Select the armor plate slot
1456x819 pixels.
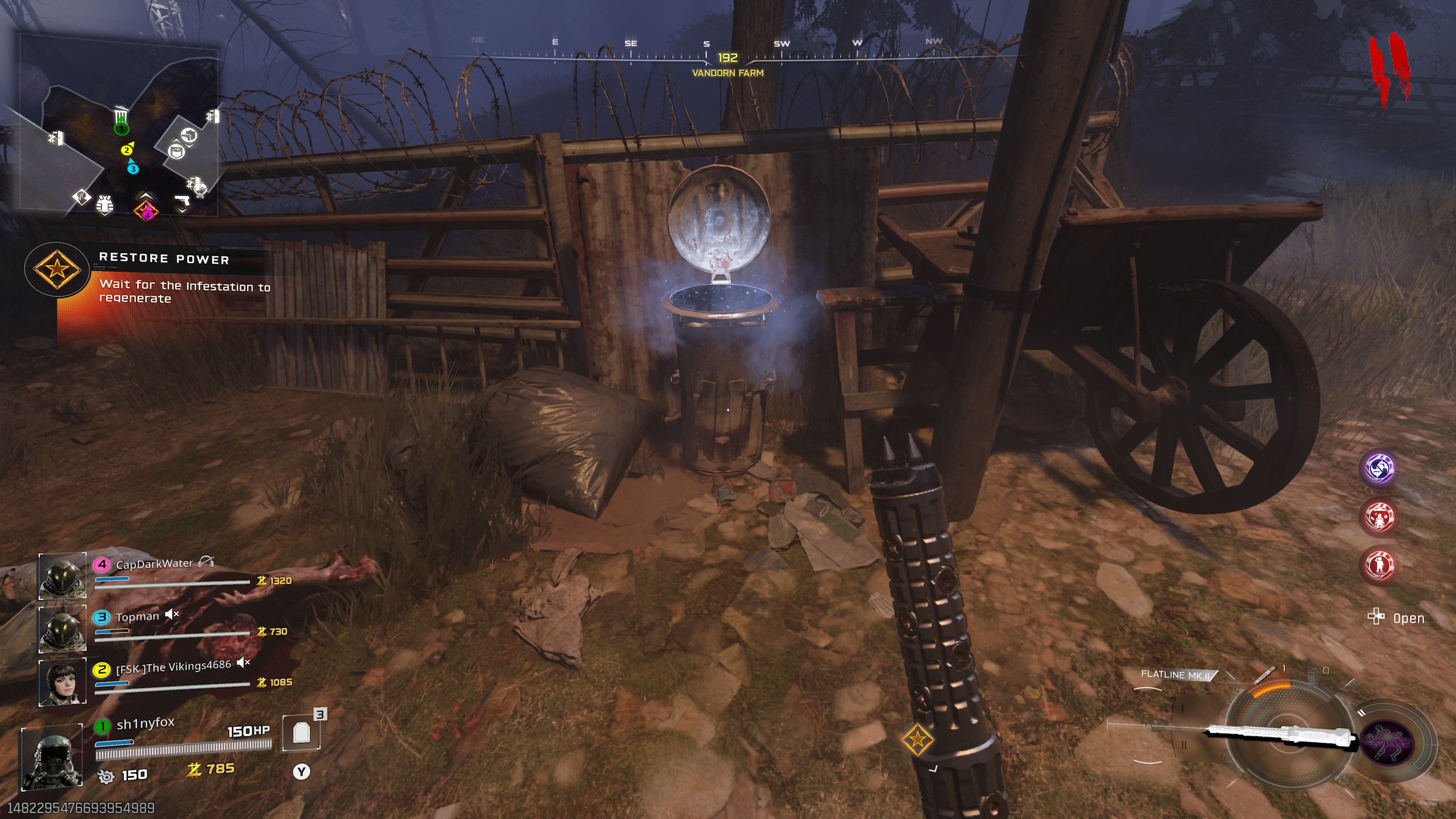coord(301,733)
